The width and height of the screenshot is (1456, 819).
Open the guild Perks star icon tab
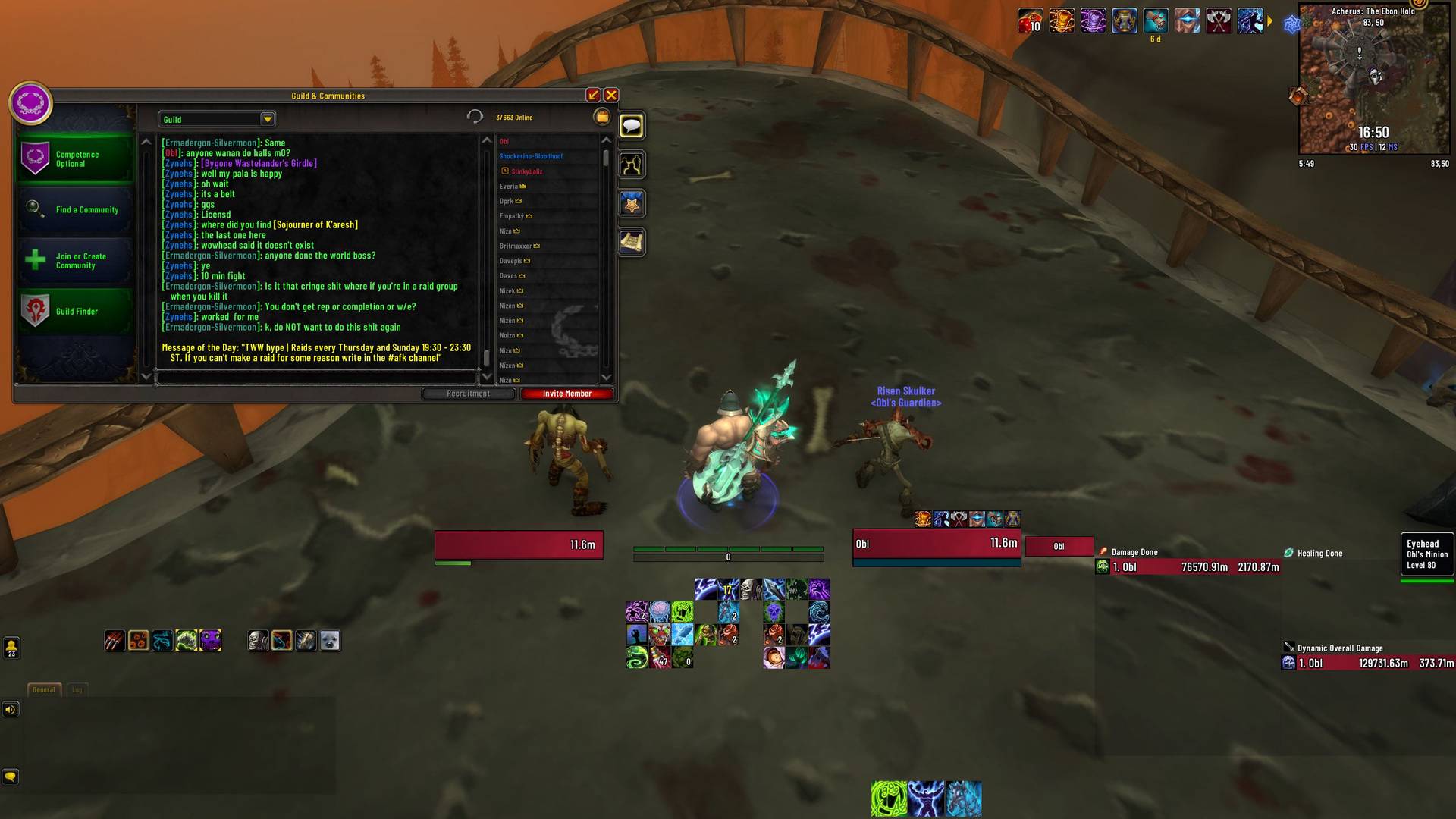[x=632, y=202]
